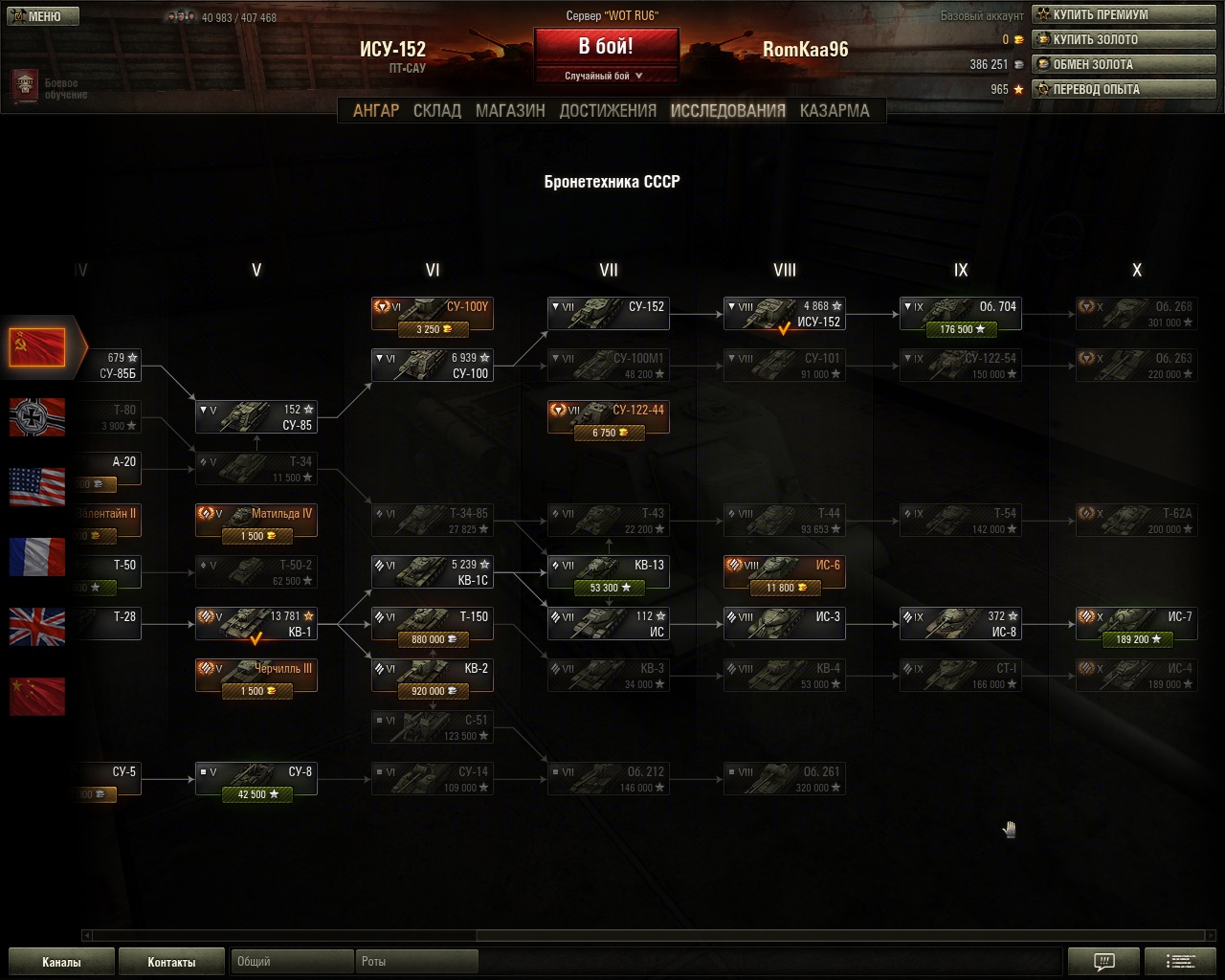Start battle with the red В бой! button
The height and width of the screenshot is (980, 1225).
[x=606, y=47]
